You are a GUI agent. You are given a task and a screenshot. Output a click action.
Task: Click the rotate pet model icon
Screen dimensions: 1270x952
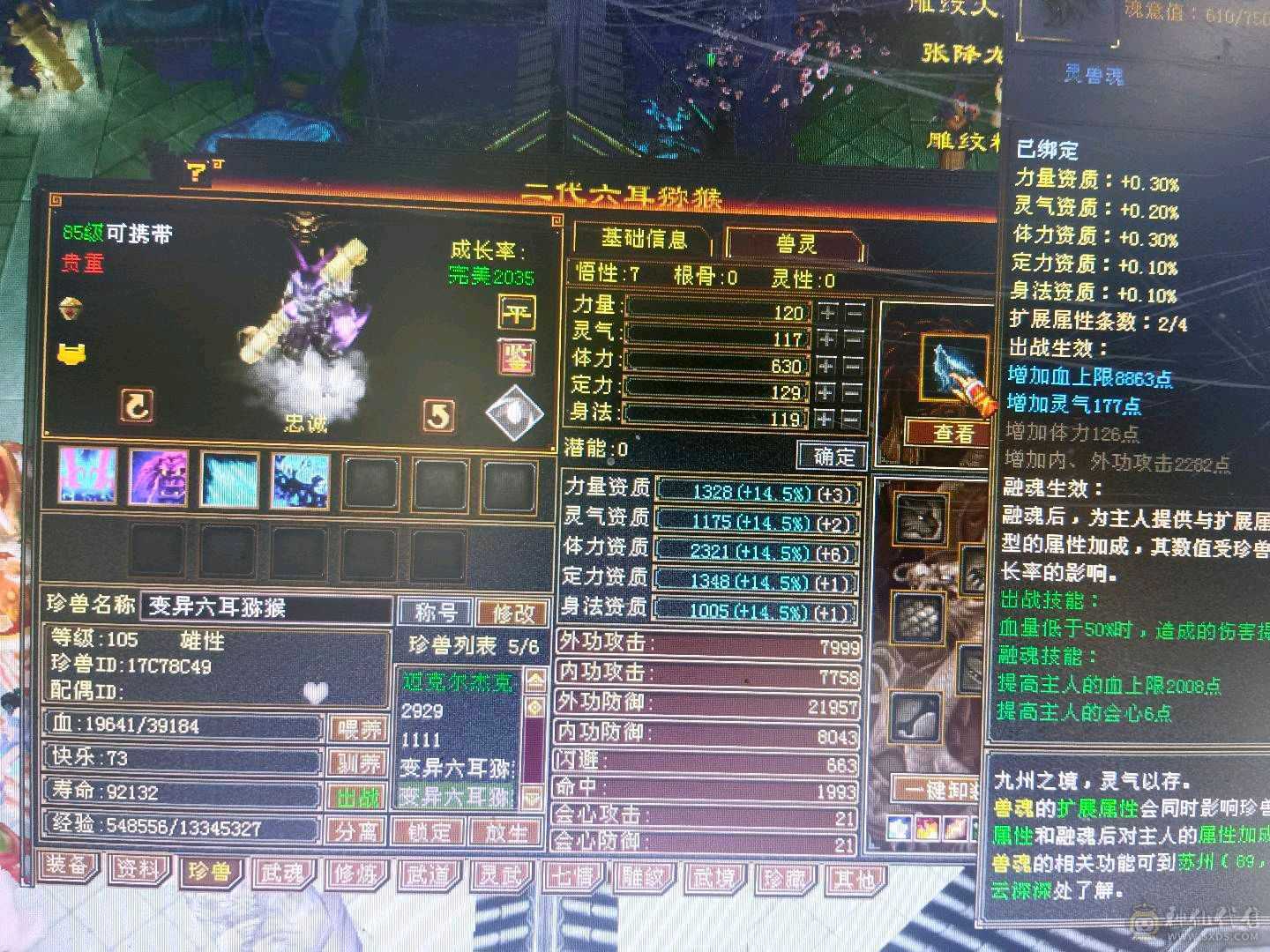click(137, 404)
